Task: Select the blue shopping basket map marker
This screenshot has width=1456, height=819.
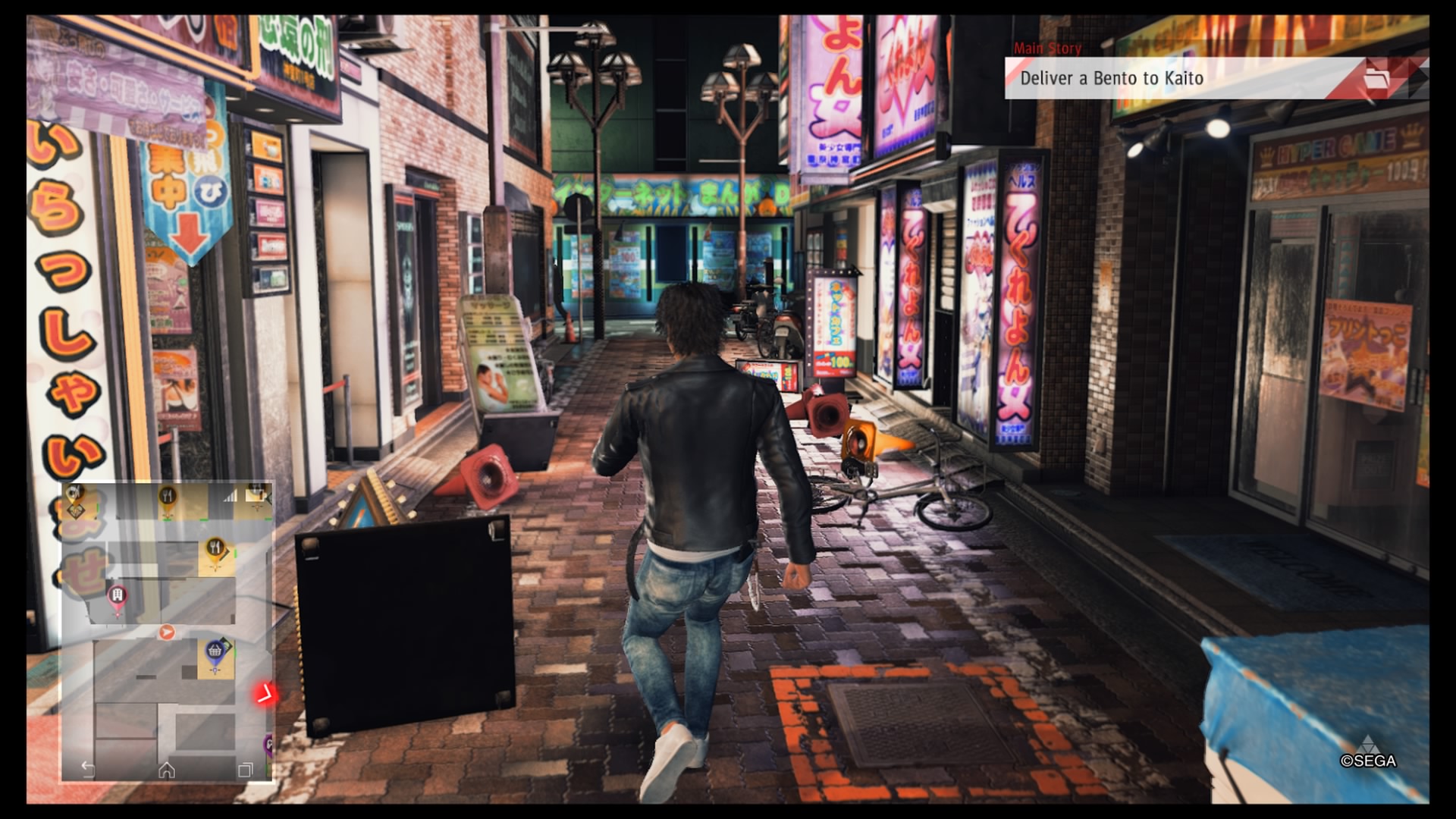Action: [215, 652]
